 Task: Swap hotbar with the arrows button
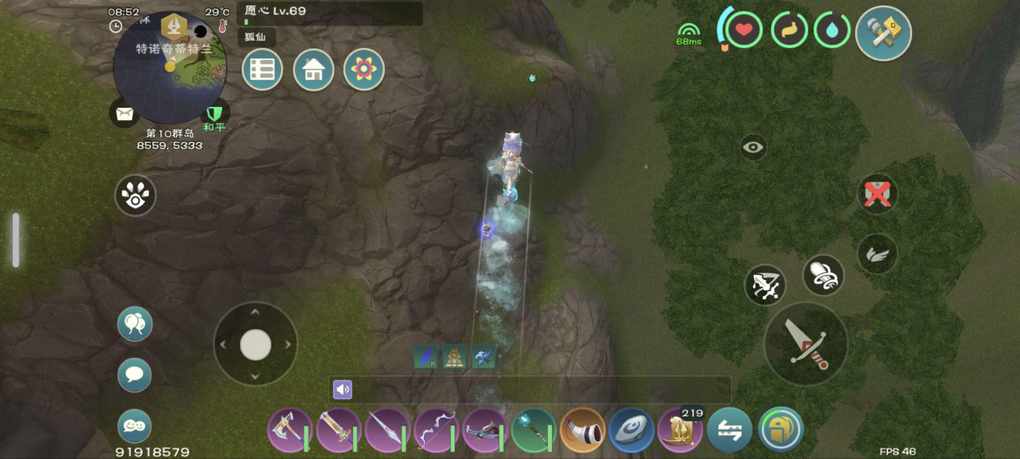730,431
